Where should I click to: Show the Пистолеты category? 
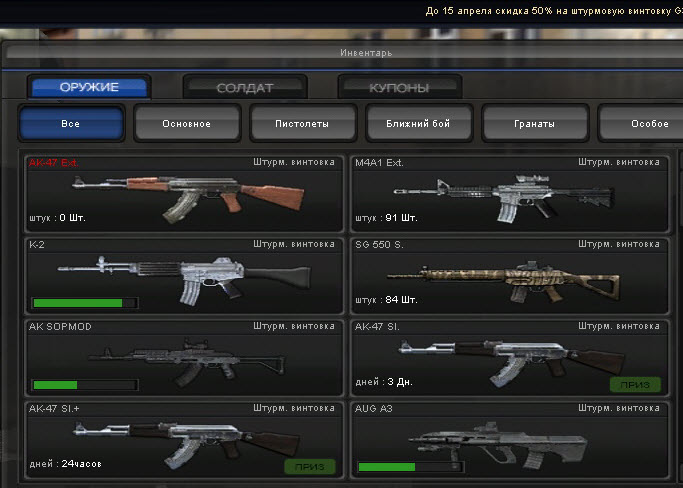tap(302, 124)
